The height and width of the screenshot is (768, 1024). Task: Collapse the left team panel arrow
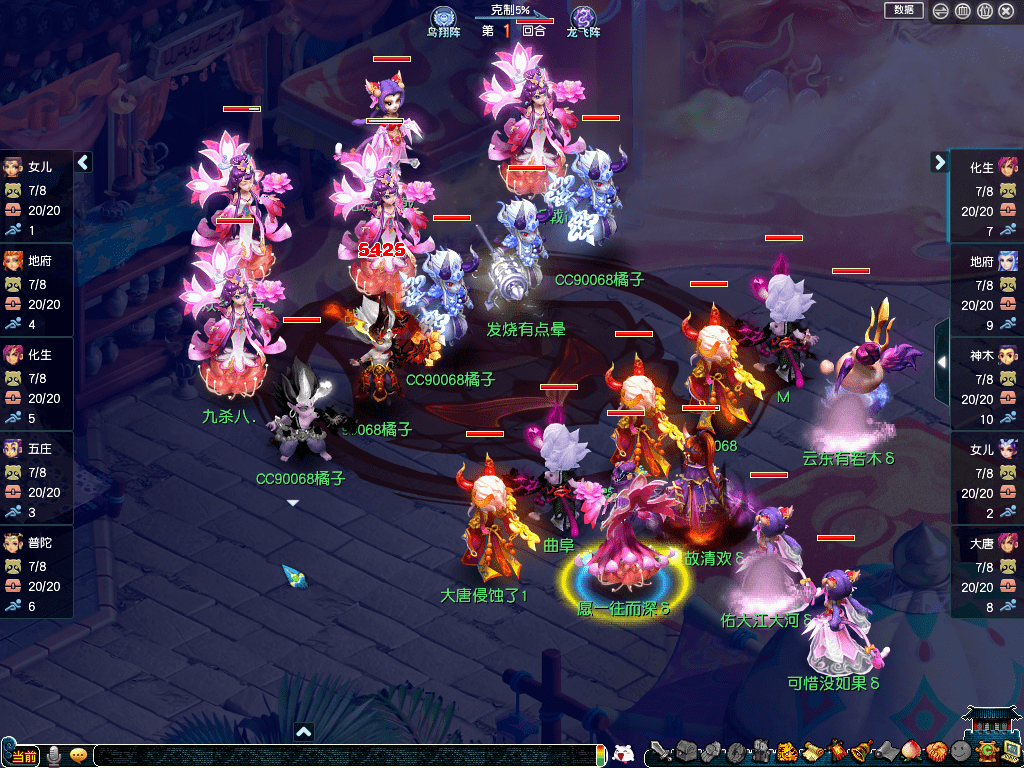pos(83,162)
